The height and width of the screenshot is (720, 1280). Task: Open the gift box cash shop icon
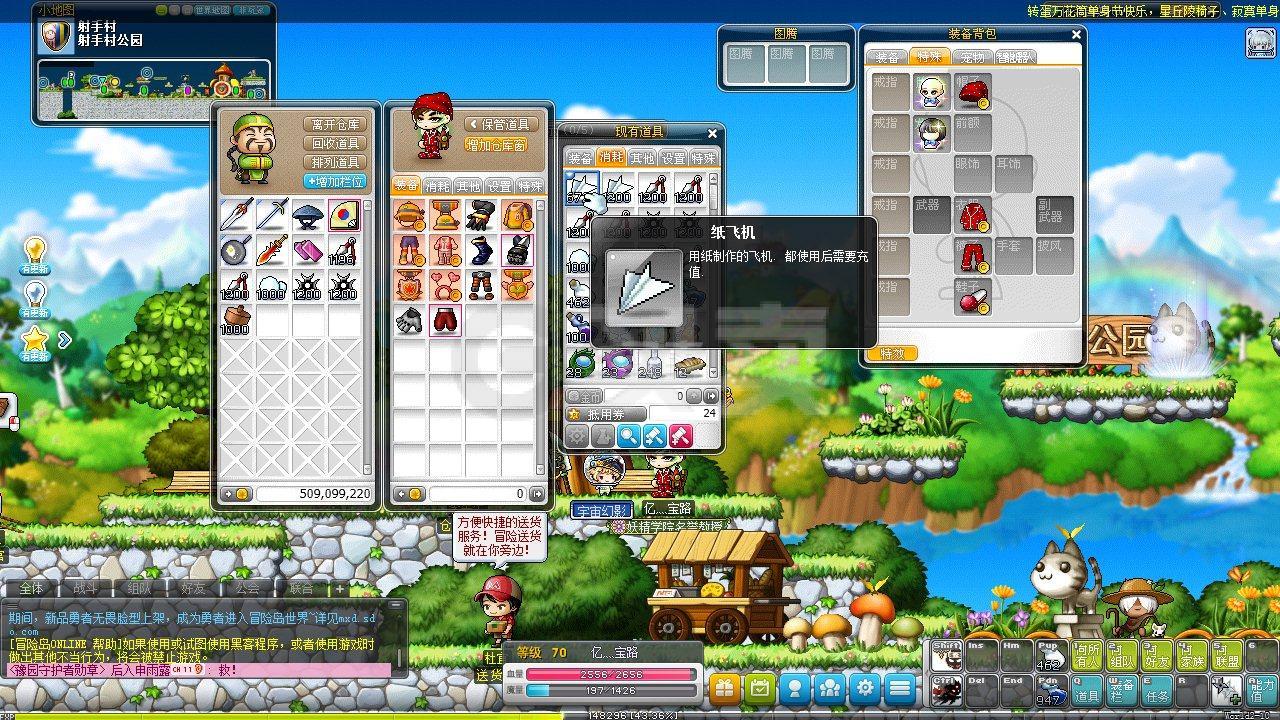[x=725, y=688]
